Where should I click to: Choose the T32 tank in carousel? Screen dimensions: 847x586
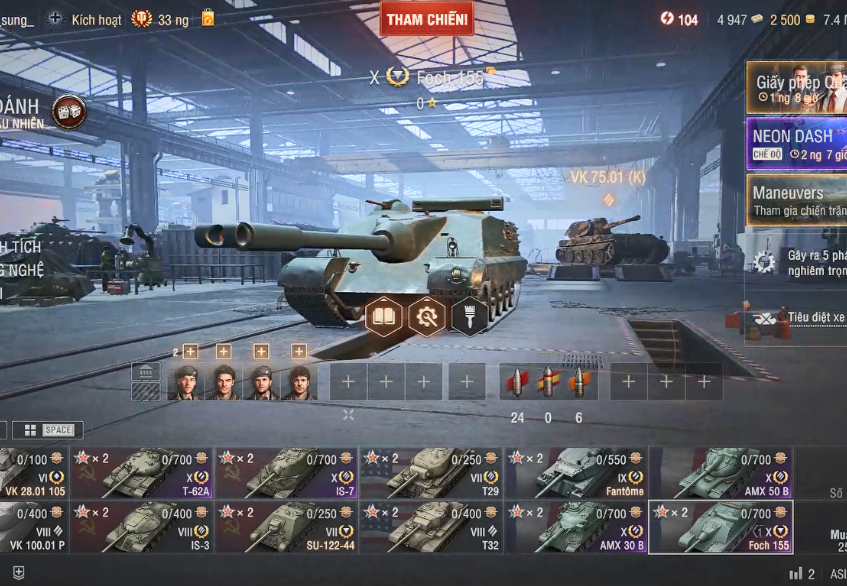coord(431,527)
